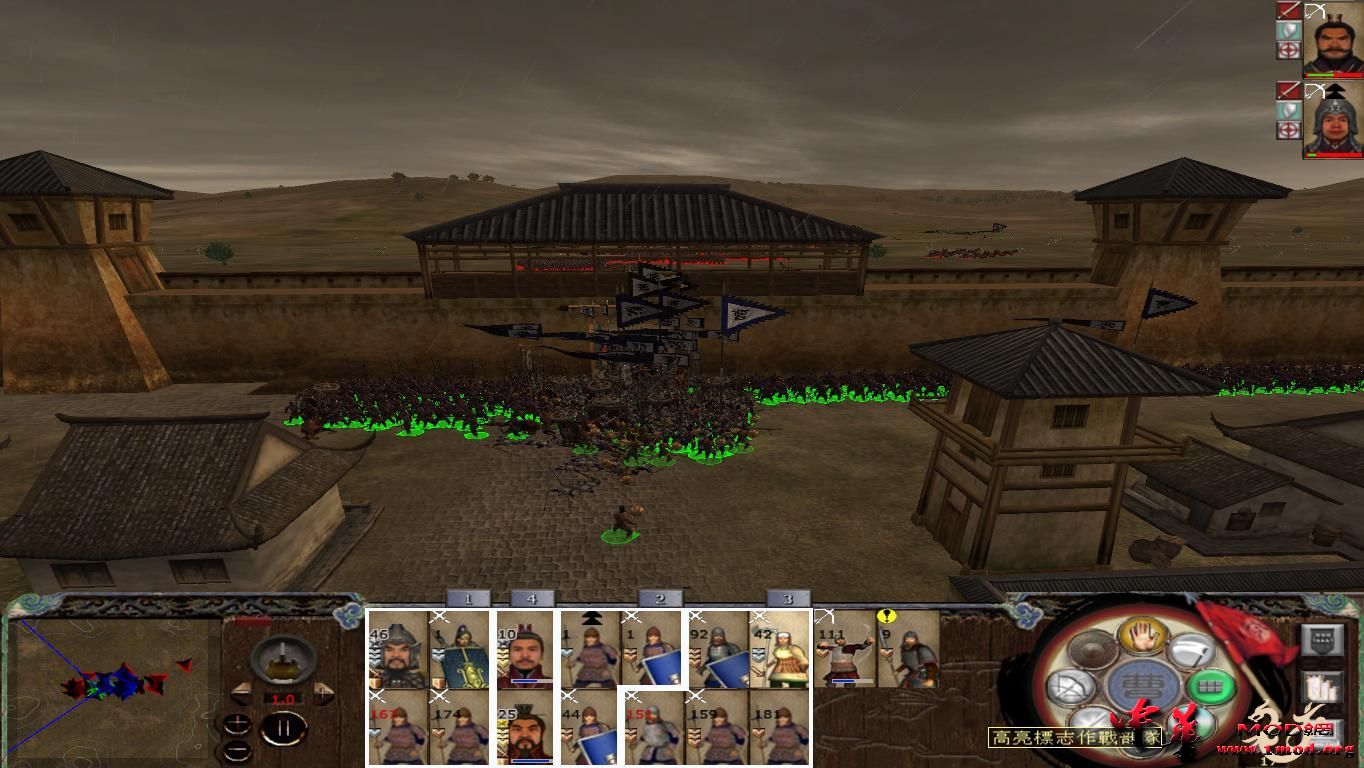Click the scrolls stack icon below the shield button
This screenshot has width=1364, height=768.
[x=1321, y=687]
